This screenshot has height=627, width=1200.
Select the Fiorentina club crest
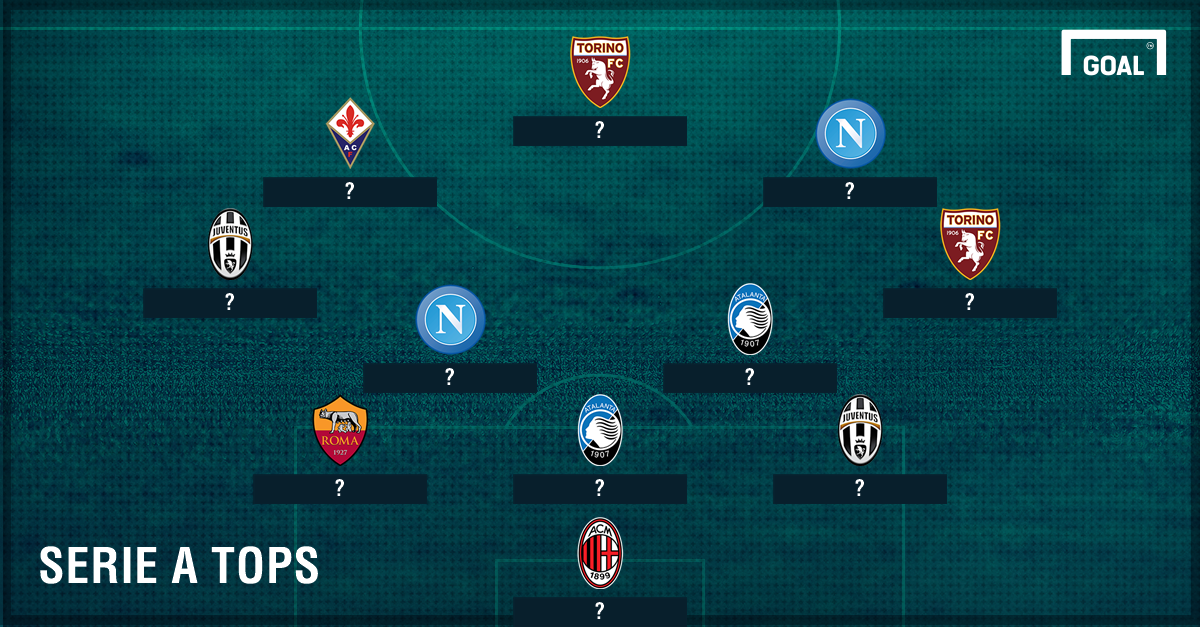[x=349, y=133]
